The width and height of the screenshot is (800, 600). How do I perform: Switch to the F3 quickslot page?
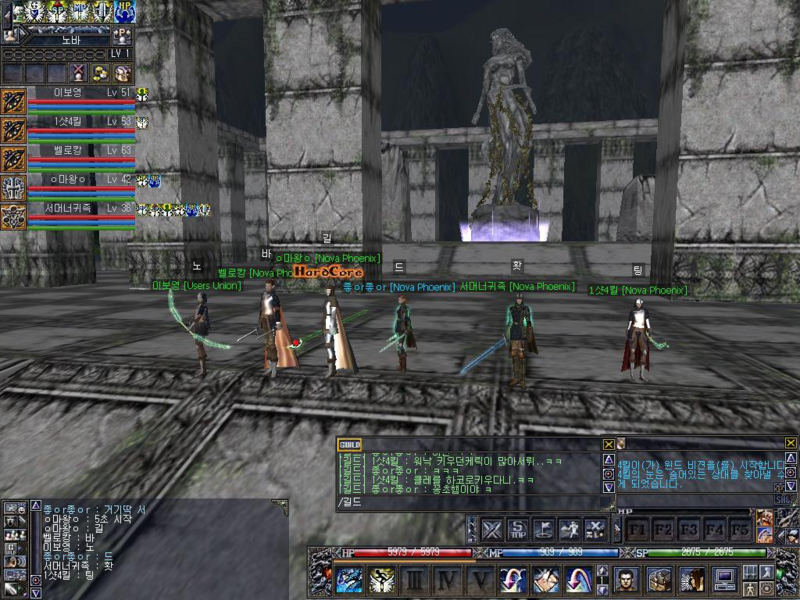[688, 527]
